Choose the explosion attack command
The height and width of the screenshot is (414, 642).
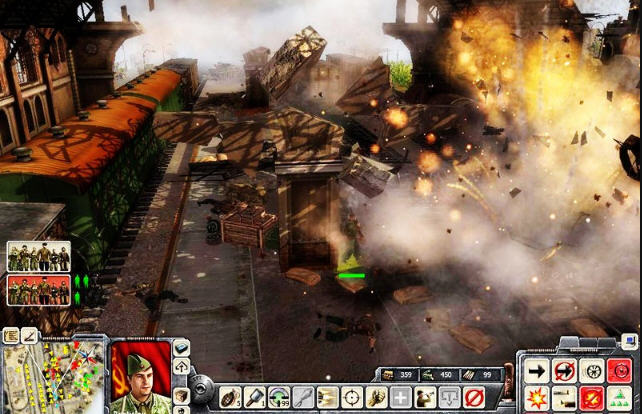[x=535, y=397]
